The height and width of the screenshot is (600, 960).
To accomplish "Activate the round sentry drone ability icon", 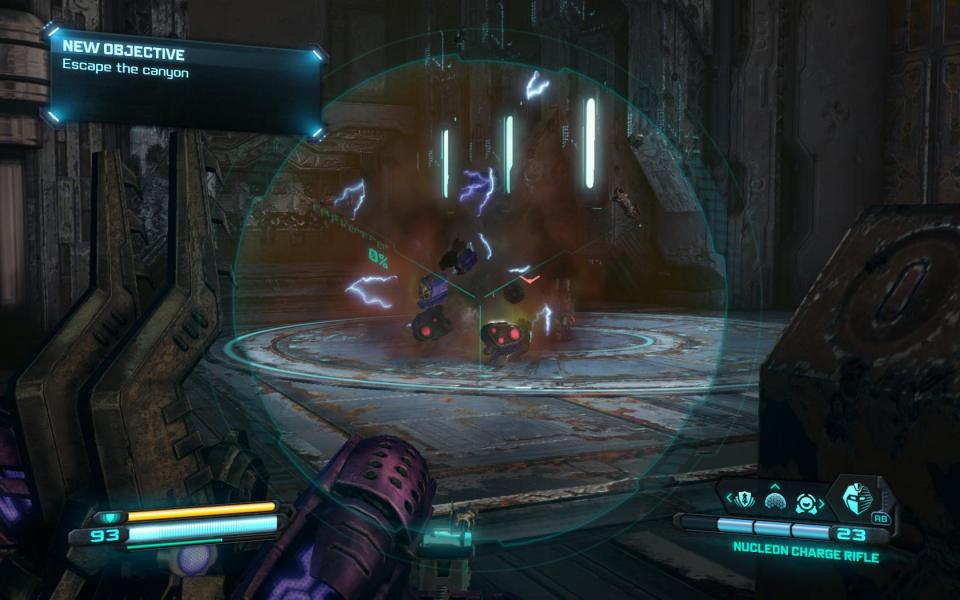I will click(x=806, y=501).
